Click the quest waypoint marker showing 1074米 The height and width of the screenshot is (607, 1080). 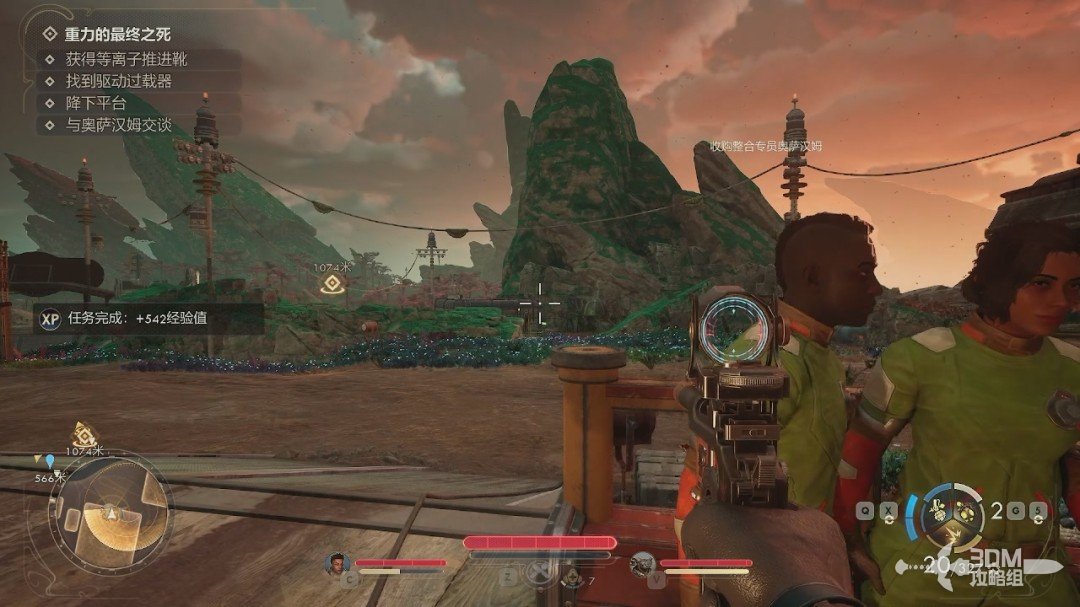coord(332,285)
